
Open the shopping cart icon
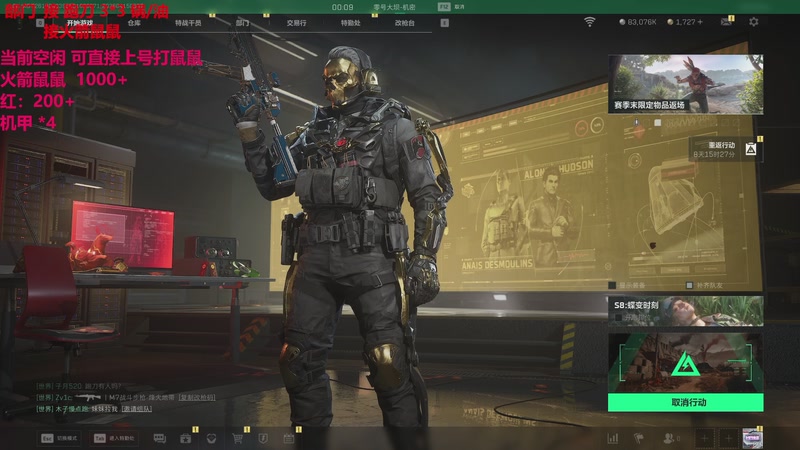(x=238, y=438)
